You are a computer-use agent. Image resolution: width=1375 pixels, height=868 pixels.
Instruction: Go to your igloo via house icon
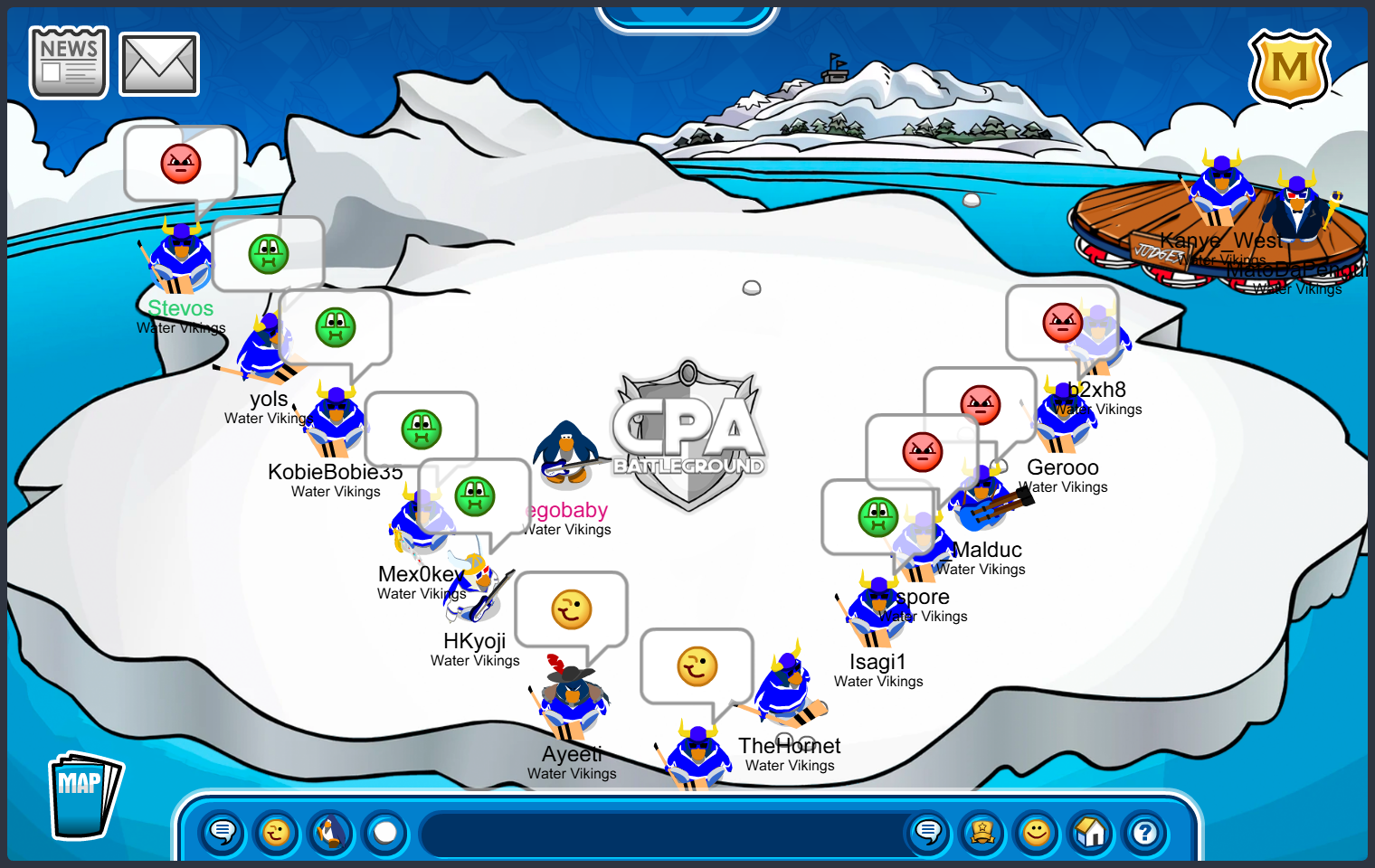pyautogui.click(x=1091, y=832)
